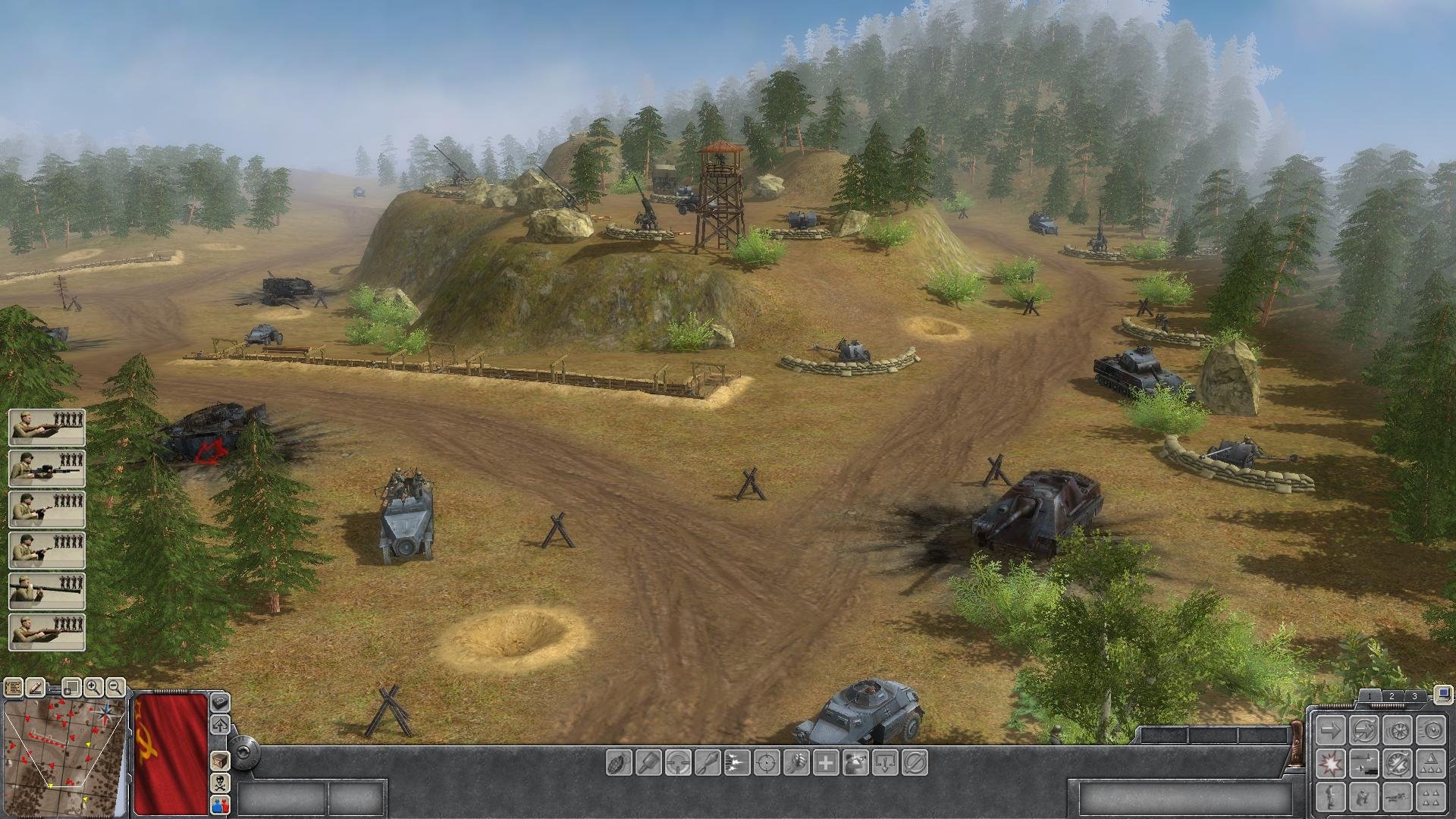Switch to command panel tab 2
This screenshot has height=819, width=1456.
click(1392, 696)
